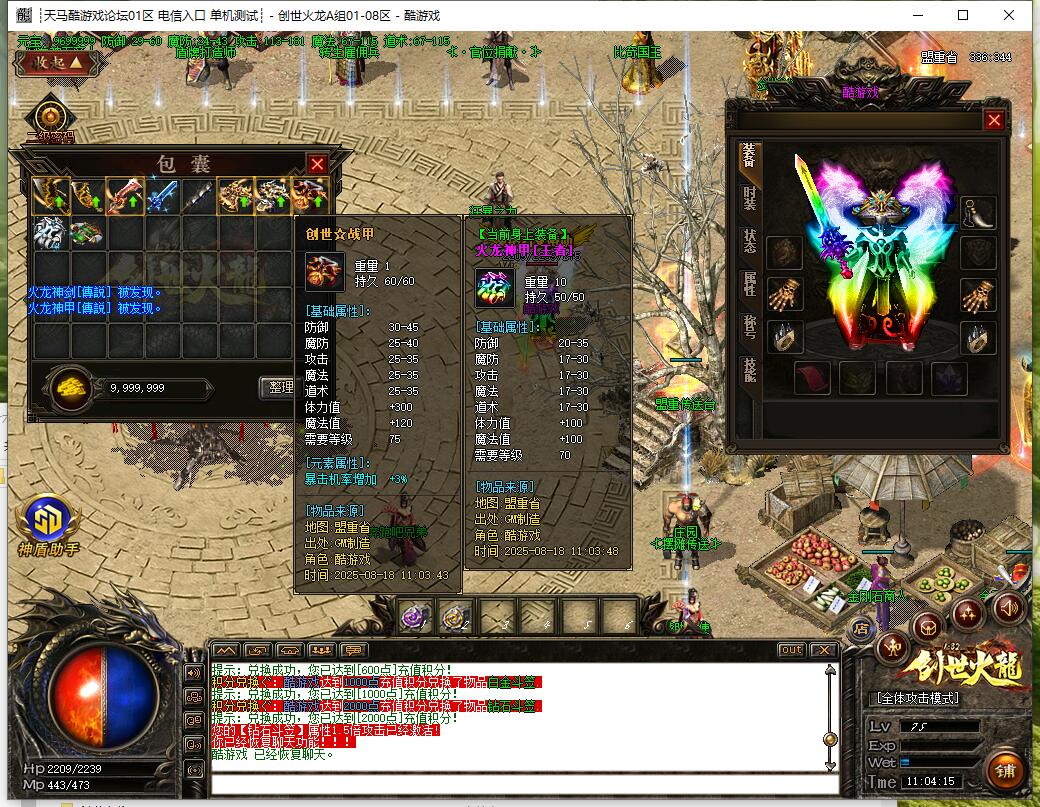
Task: Click the chat text input box
Action: point(520,783)
